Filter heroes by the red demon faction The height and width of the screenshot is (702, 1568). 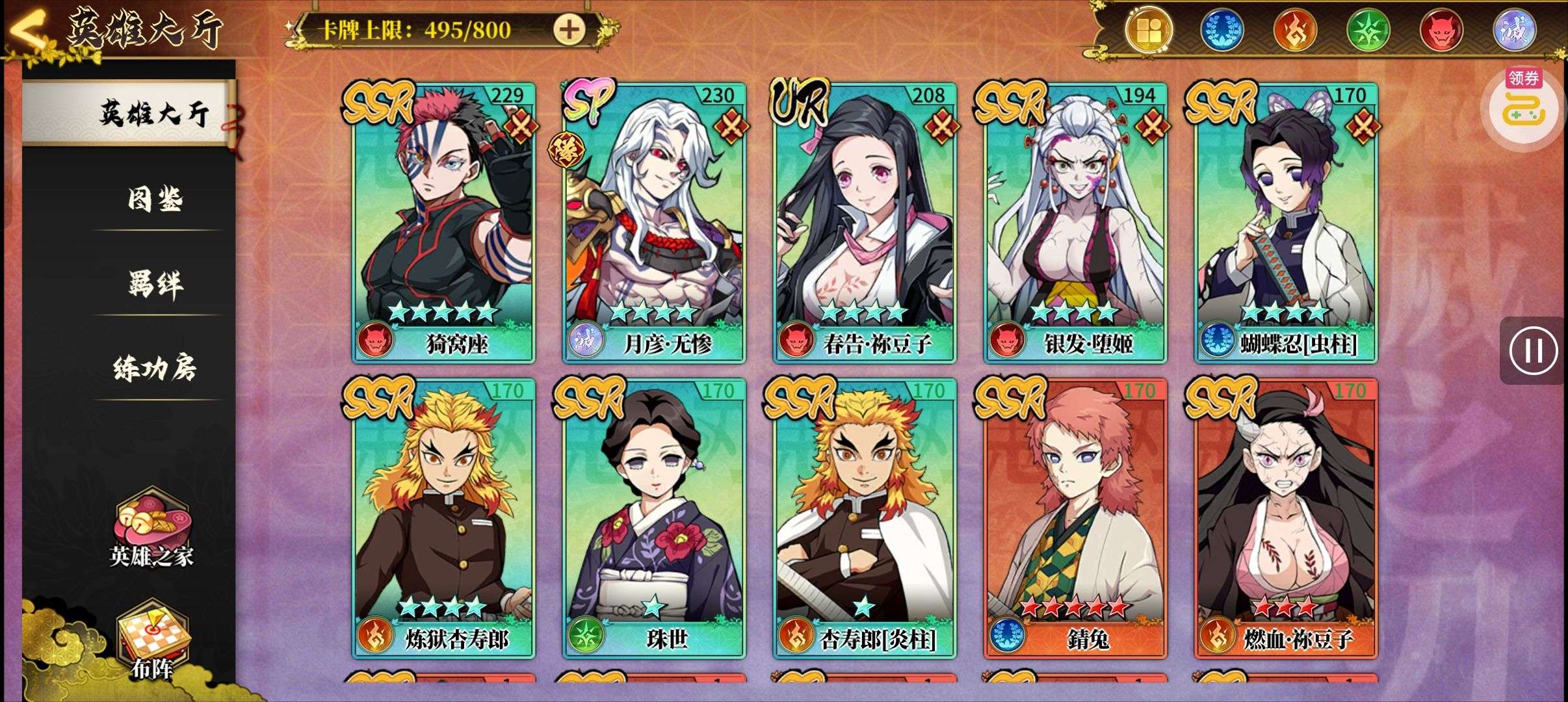[x=1441, y=31]
